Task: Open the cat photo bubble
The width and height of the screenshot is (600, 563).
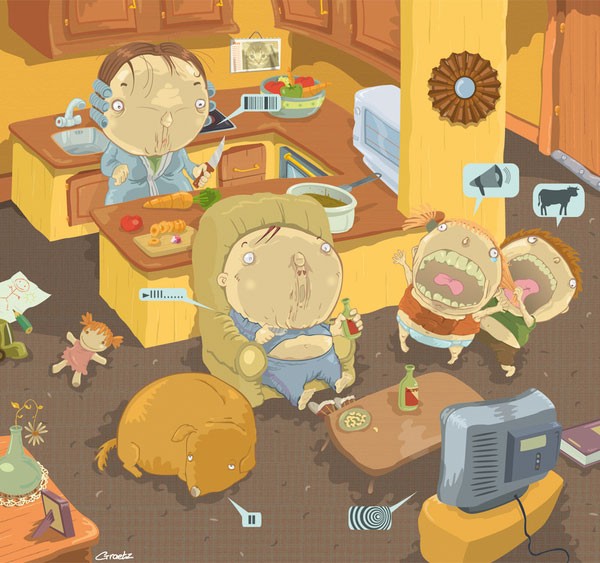Action: click(x=255, y=54)
